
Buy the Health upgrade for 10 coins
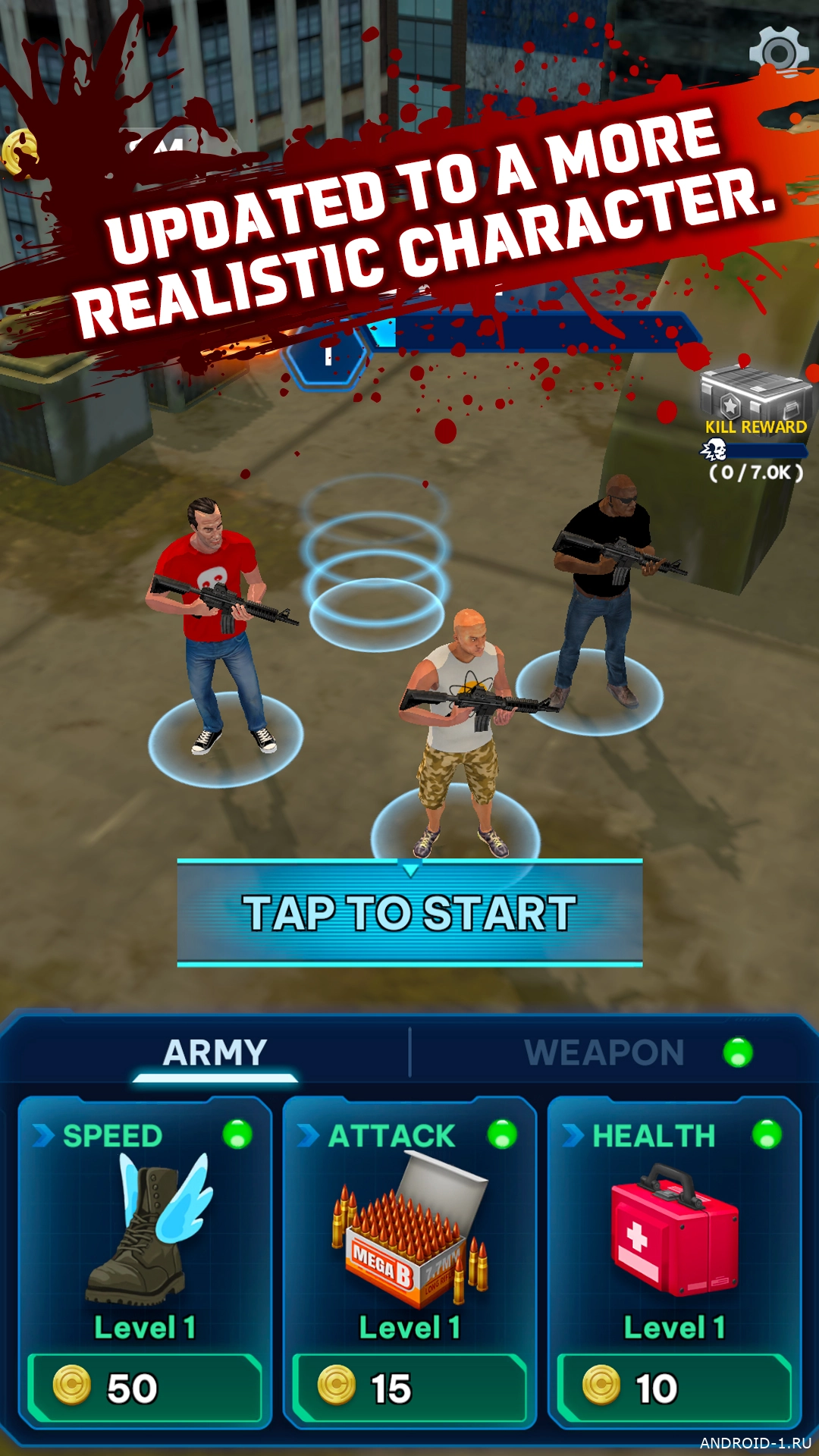pos(674,1388)
